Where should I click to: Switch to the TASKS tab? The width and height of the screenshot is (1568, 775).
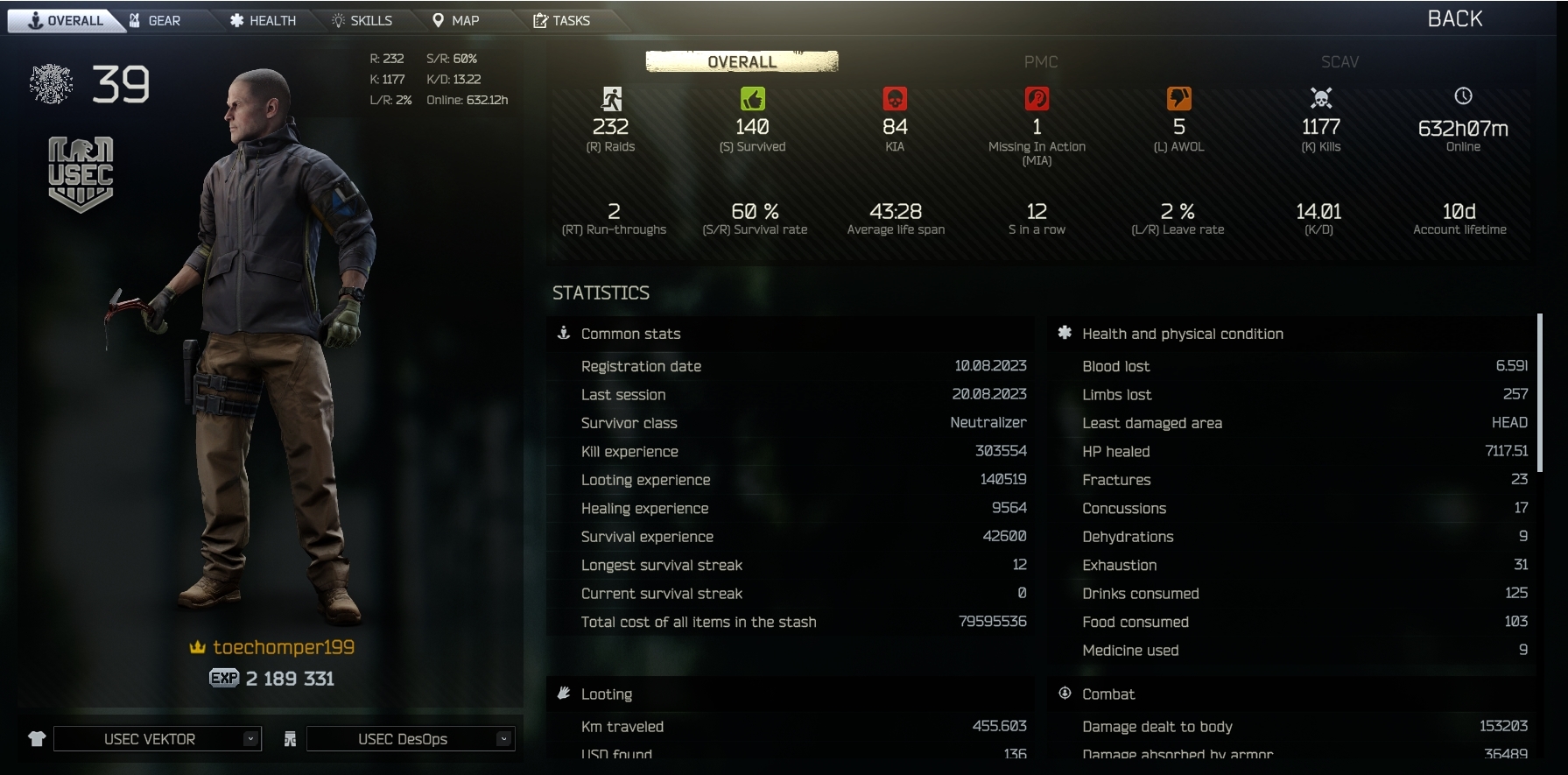[x=566, y=19]
